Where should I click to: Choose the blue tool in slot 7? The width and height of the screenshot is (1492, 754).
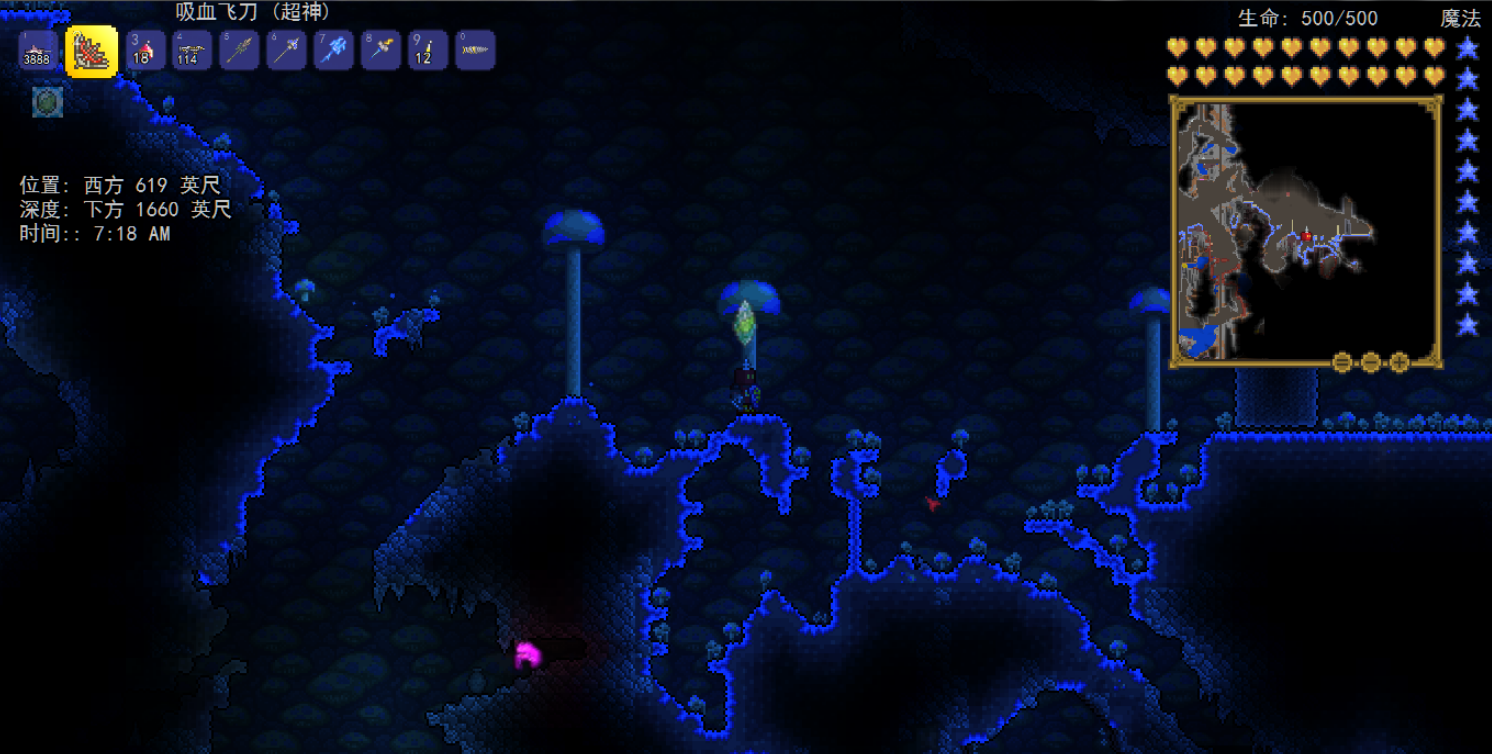[x=333, y=51]
